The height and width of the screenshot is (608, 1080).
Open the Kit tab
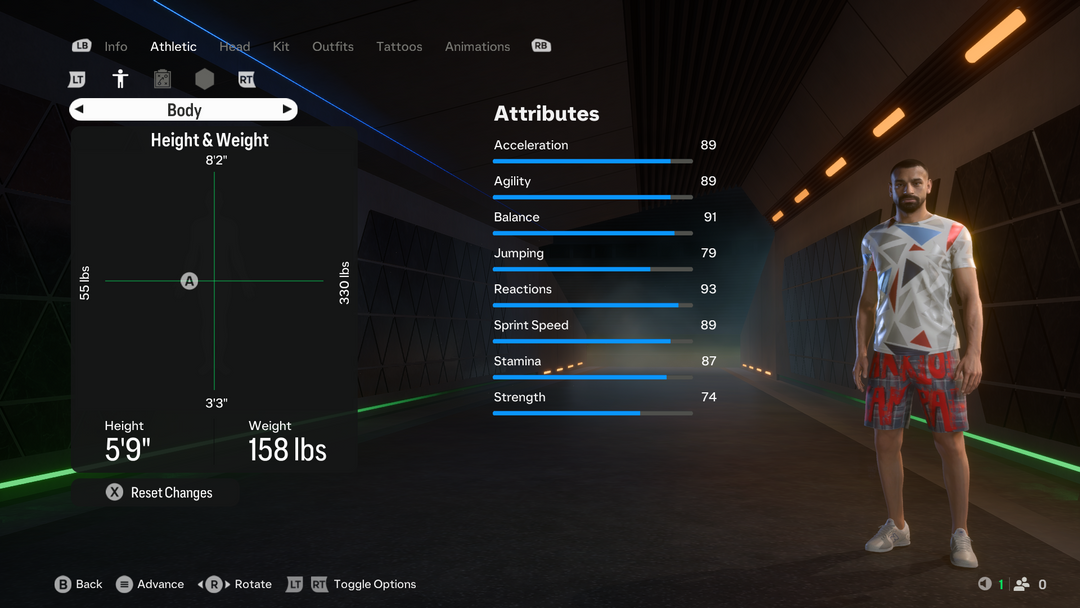281,47
